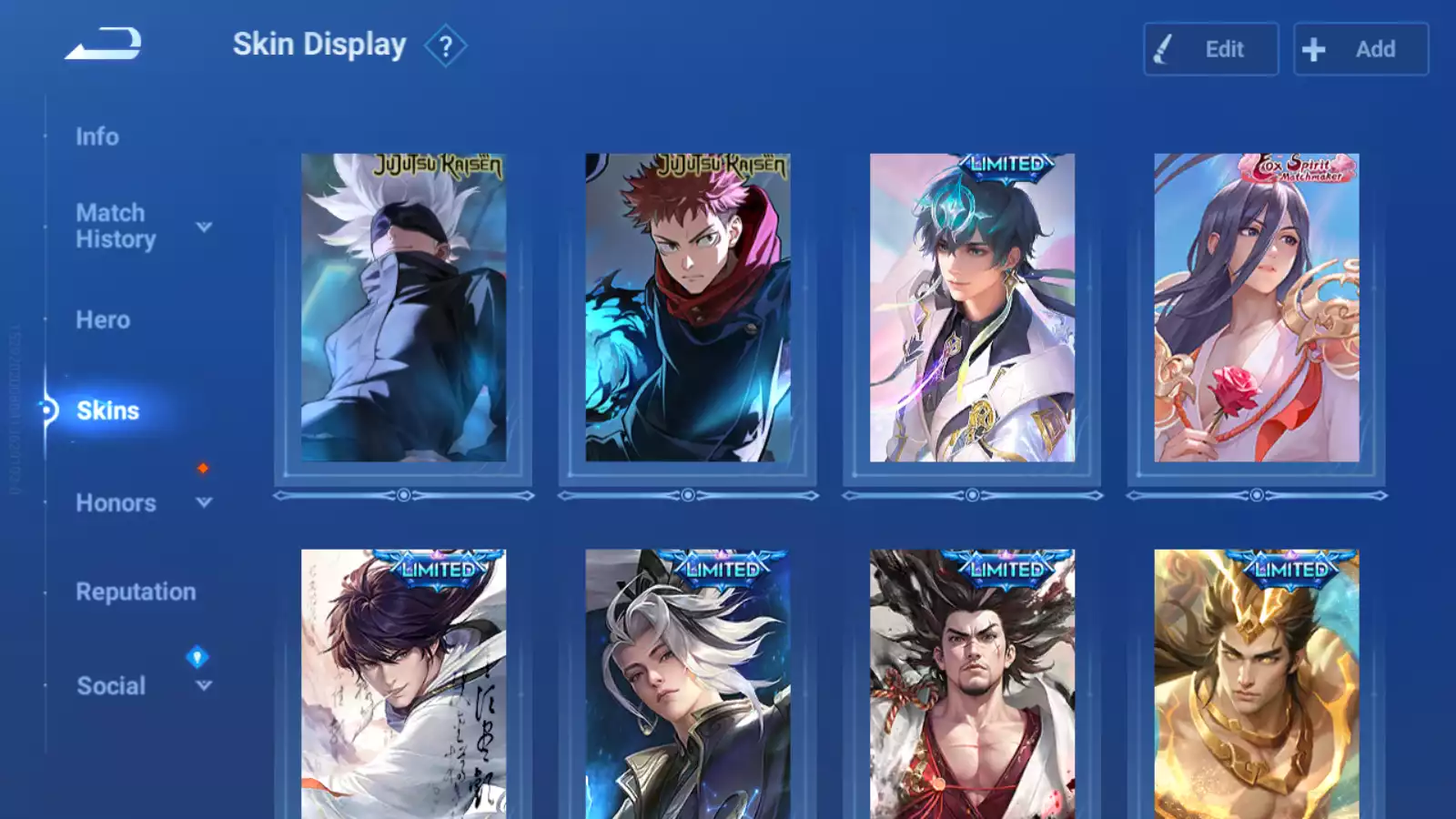Pick the teal-haired Limited skin card
This screenshot has width=1456, height=819.
[972, 308]
